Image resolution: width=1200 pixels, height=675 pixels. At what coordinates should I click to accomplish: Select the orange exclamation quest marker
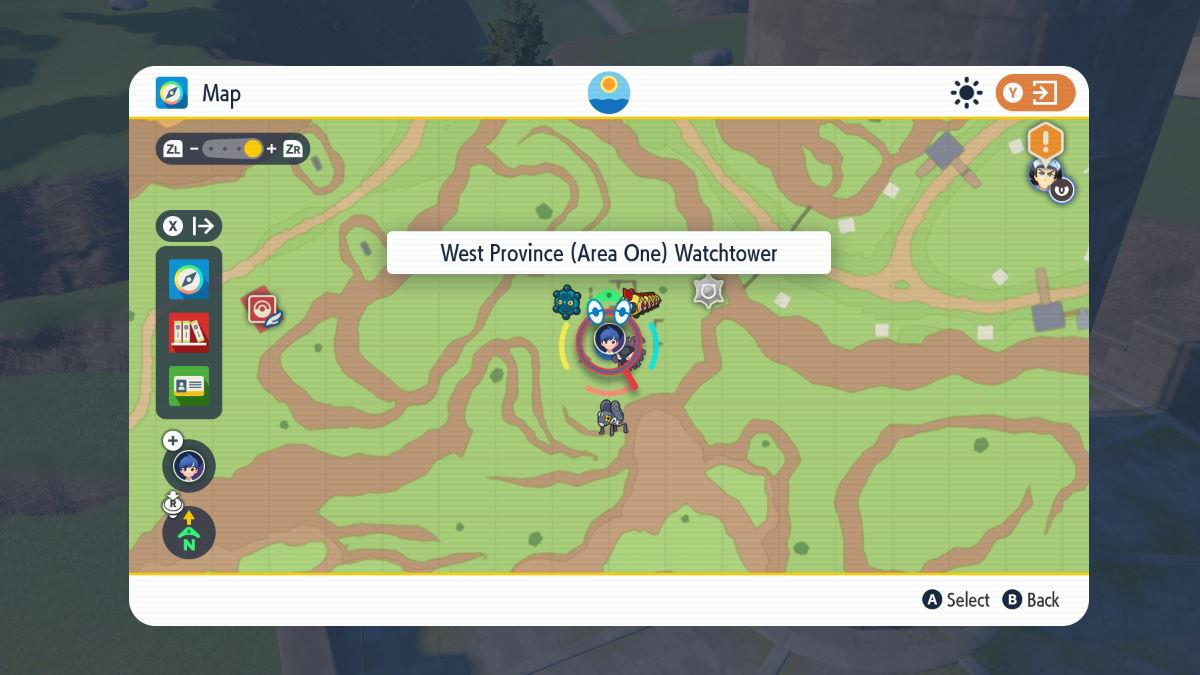1045,141
